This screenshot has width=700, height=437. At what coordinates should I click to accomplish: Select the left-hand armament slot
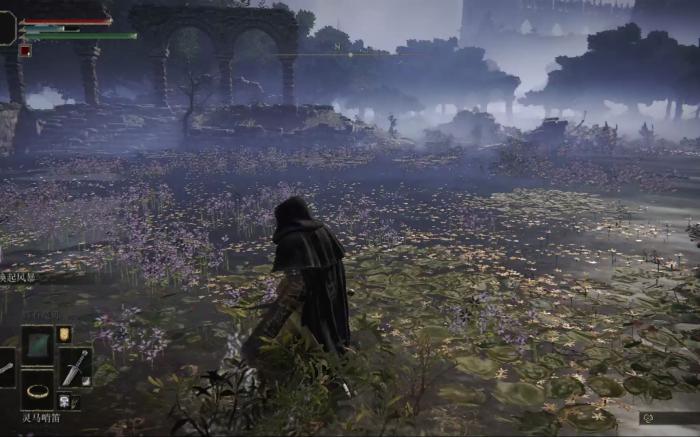[x=5, y=367]
